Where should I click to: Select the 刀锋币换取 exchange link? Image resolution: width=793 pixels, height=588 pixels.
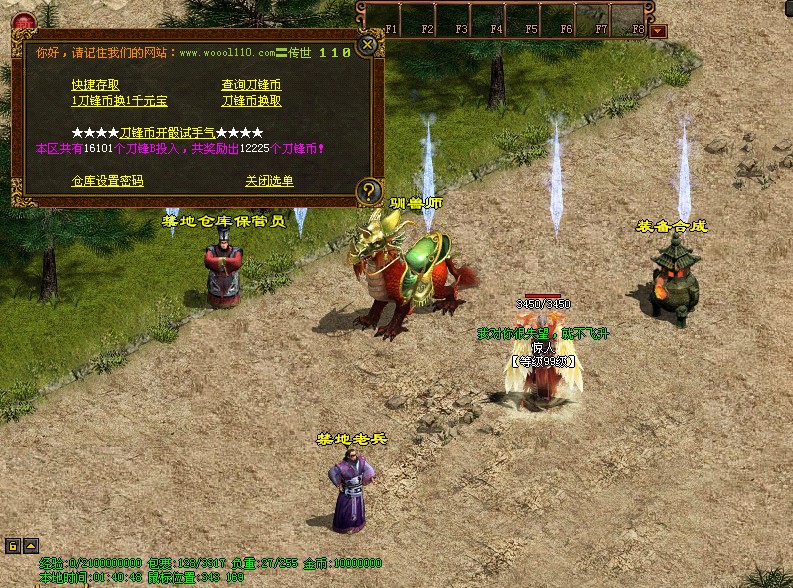click(251, 101)
